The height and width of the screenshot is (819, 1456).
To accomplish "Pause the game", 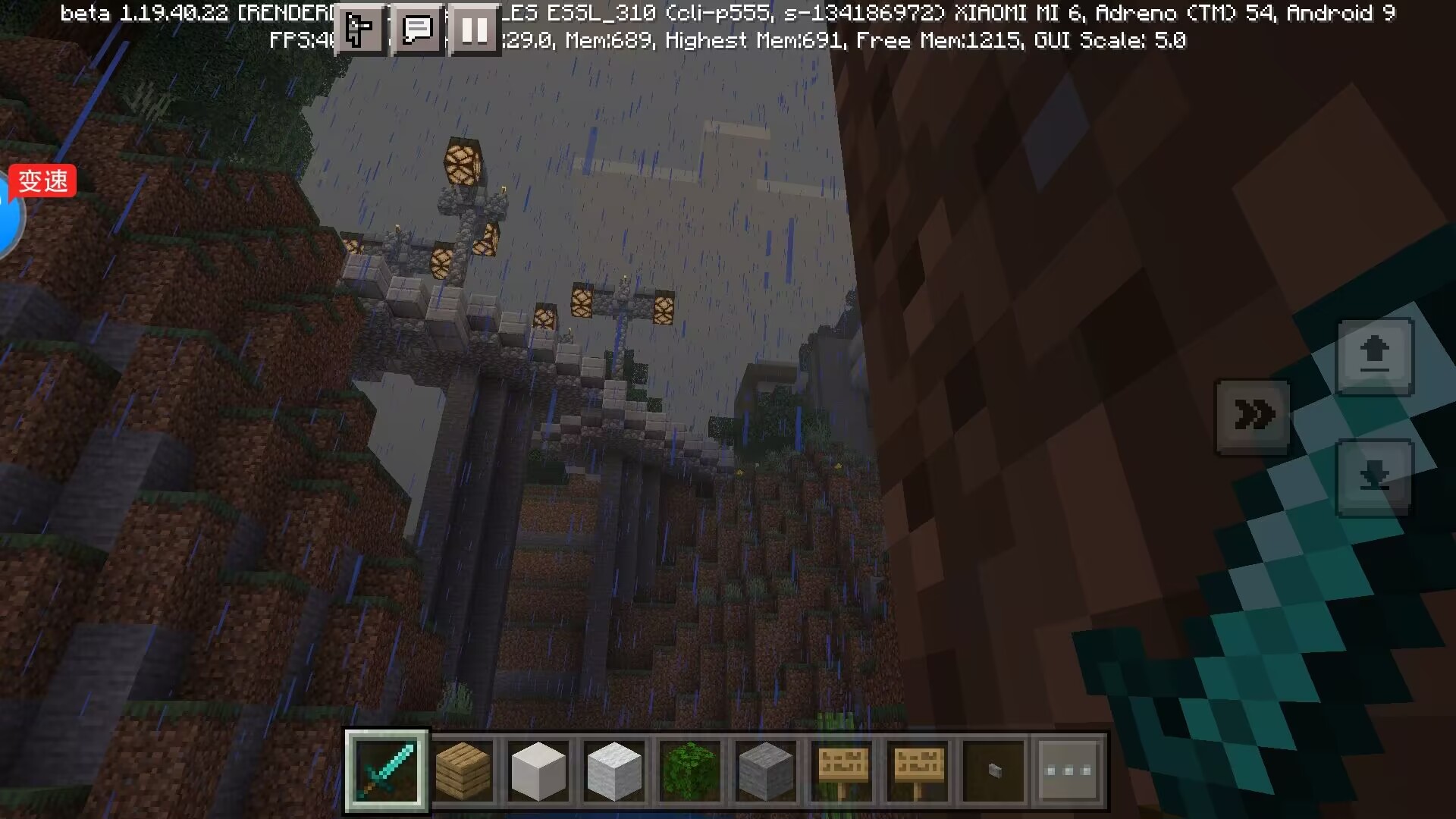I will point(475,30).
